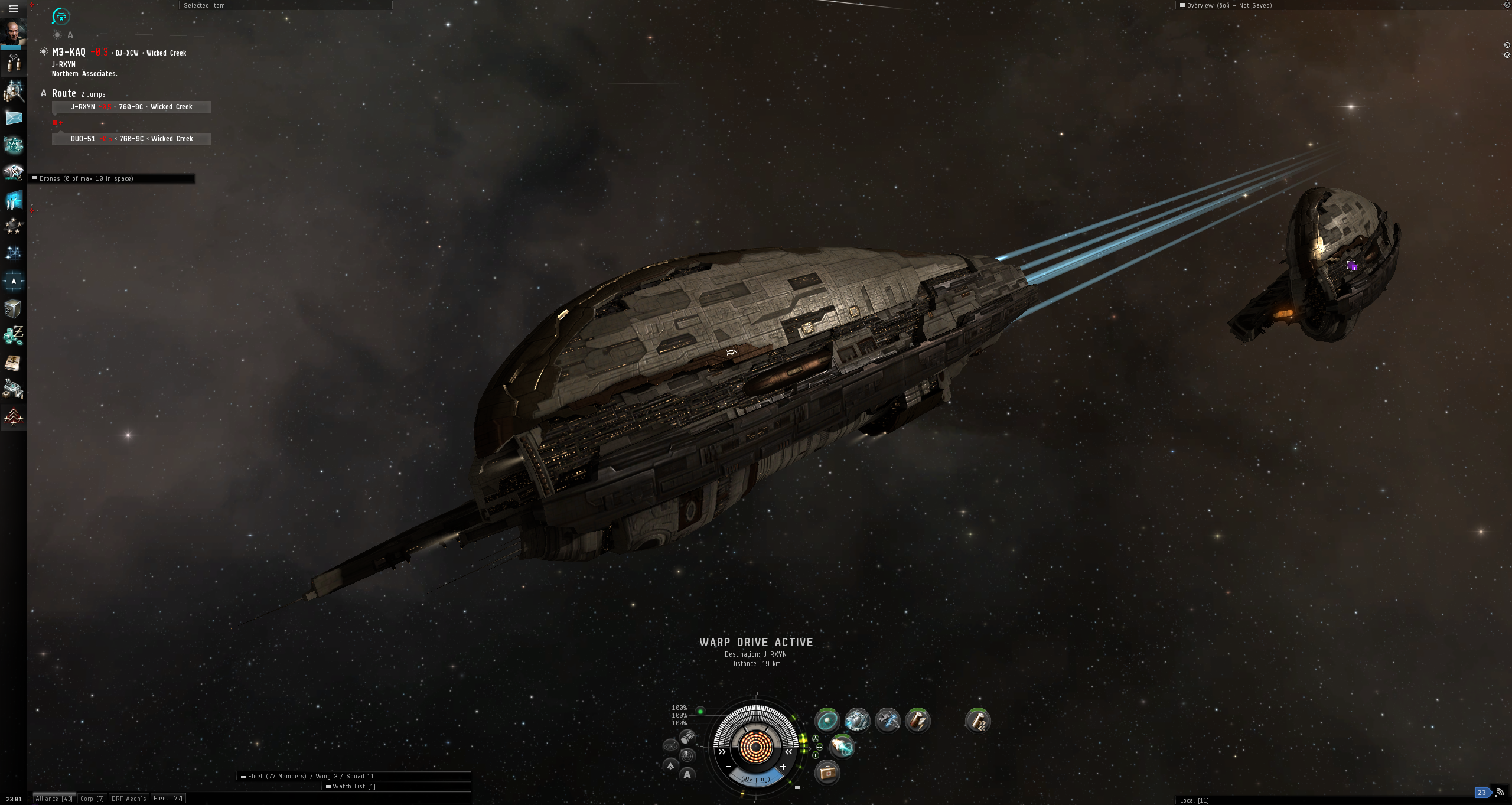
Task: Select the J-RXYN route waypoint row
Action: 131,107
